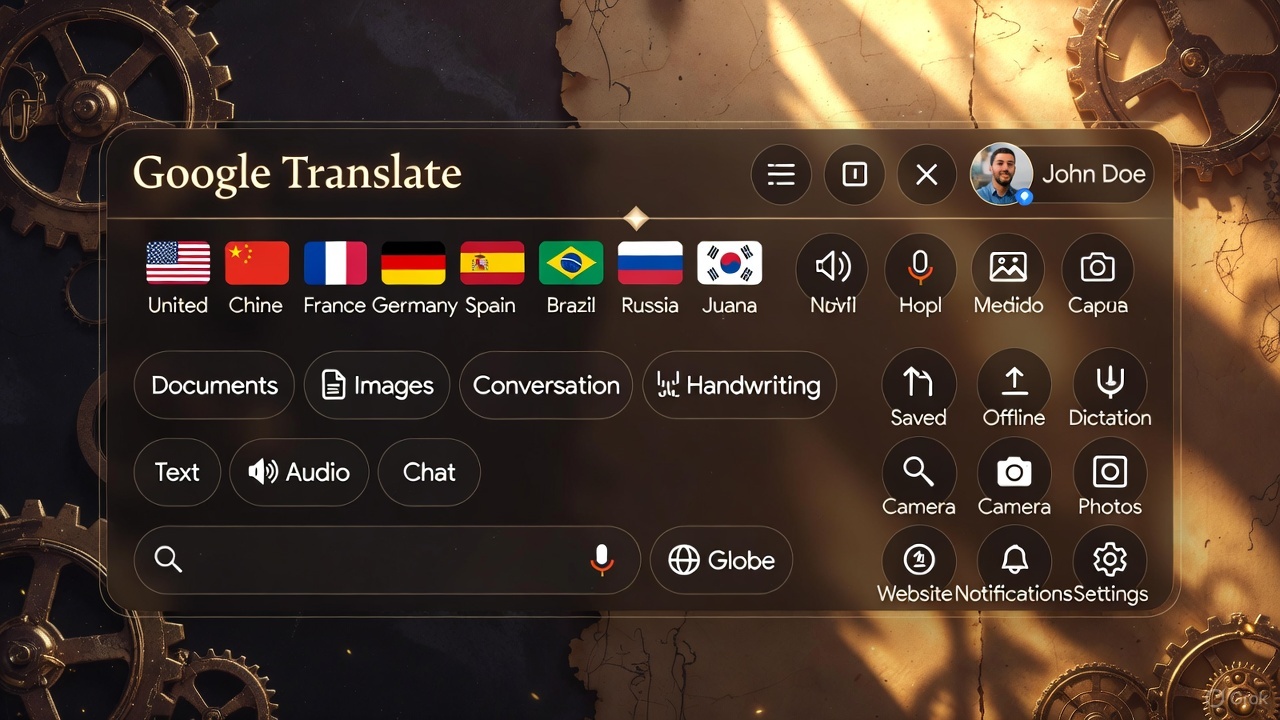The image size is (1280, 720).
Task: Enable Conversation translation mode
Action: click(546, 385)
